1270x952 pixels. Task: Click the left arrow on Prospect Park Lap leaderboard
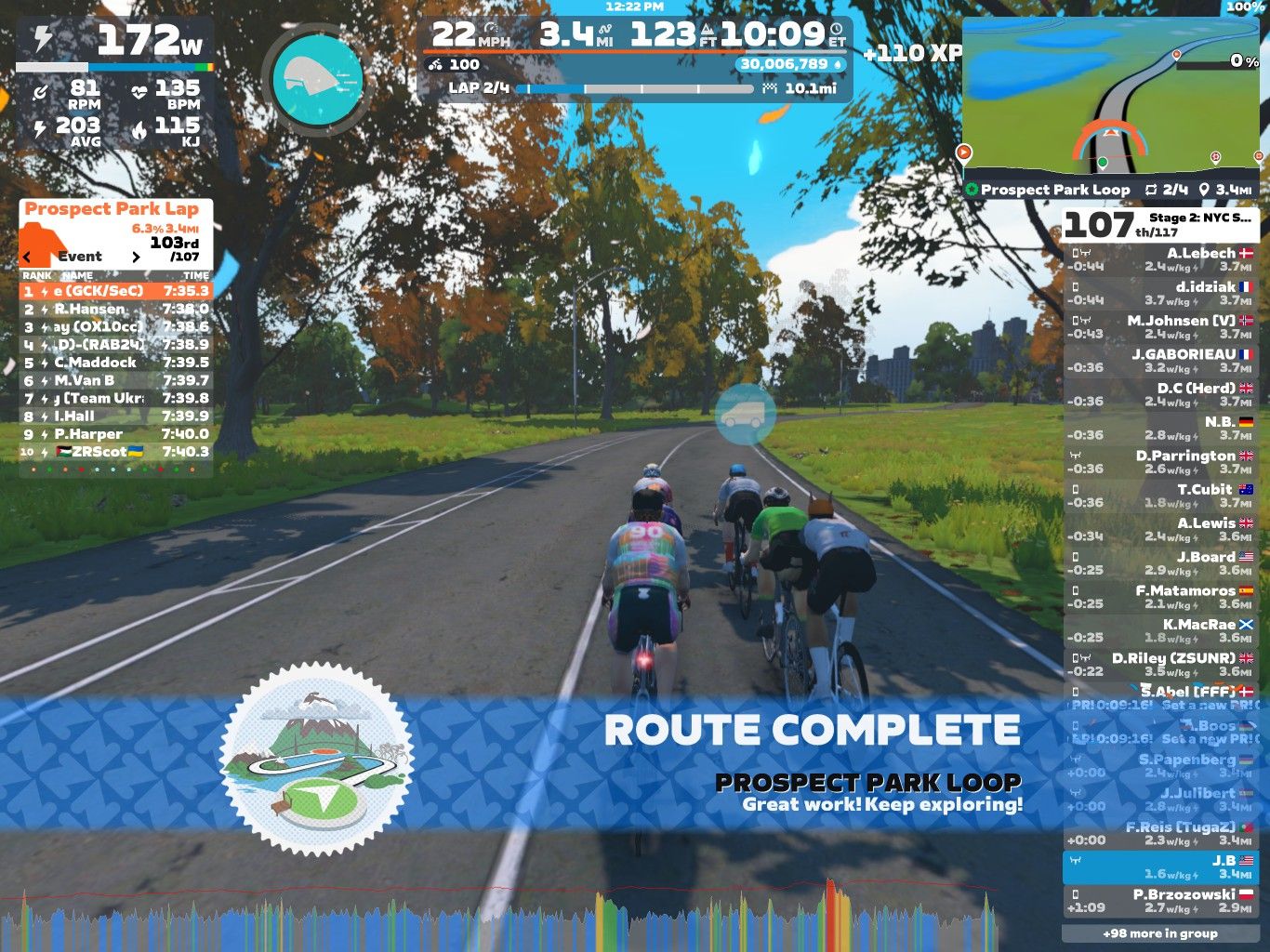26,257
